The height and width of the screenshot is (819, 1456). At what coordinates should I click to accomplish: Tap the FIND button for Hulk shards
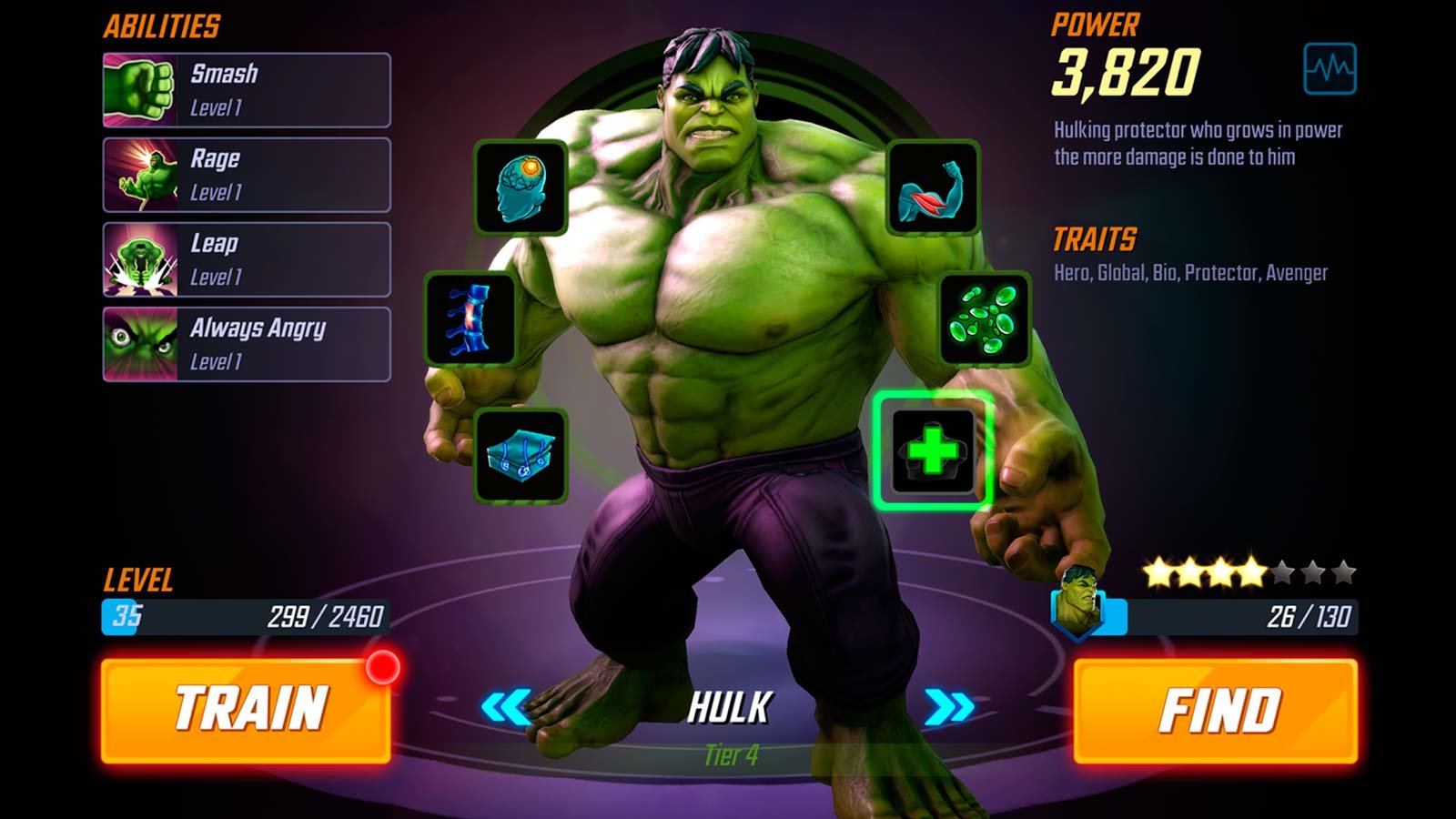tap(1216, 711)
